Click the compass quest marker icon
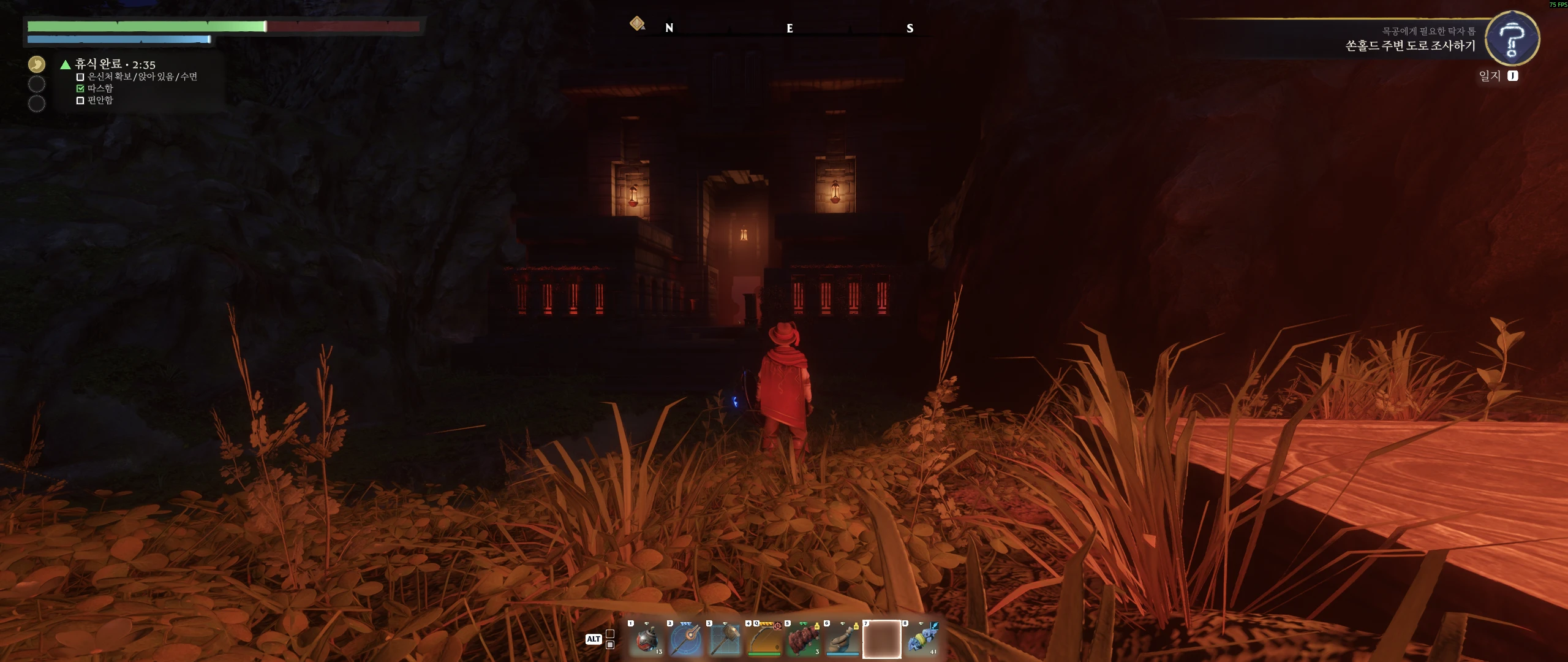1568x662 pixels. tap(637, 24)
